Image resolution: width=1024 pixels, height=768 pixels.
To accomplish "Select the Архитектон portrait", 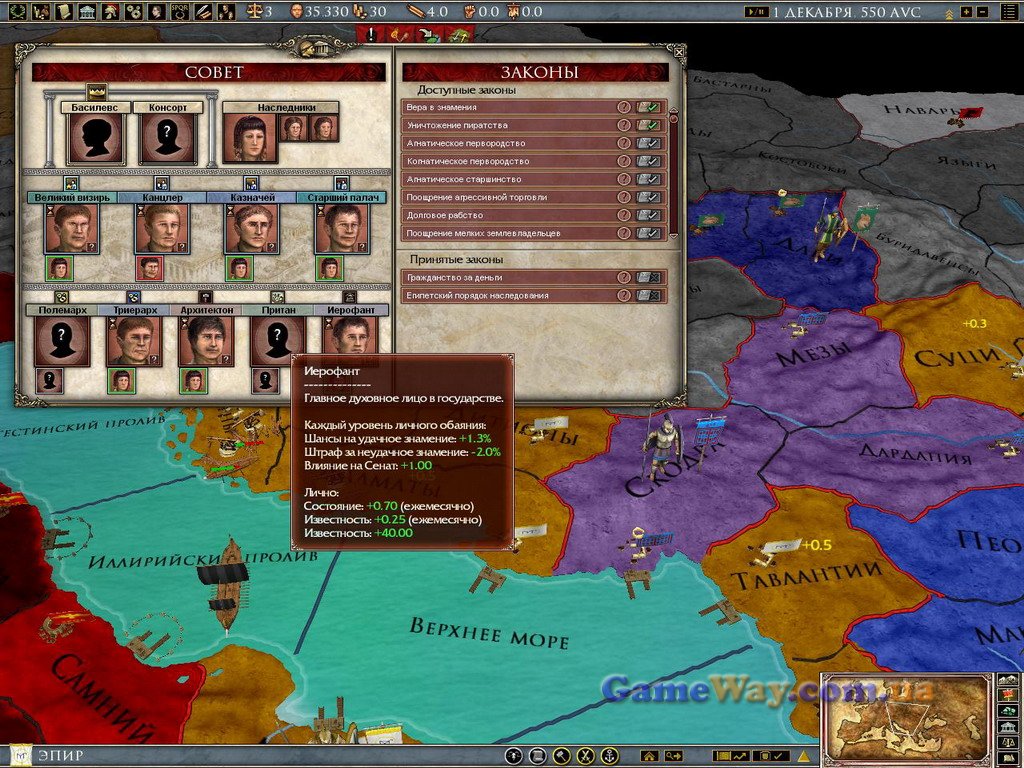I will coord(205,341).
